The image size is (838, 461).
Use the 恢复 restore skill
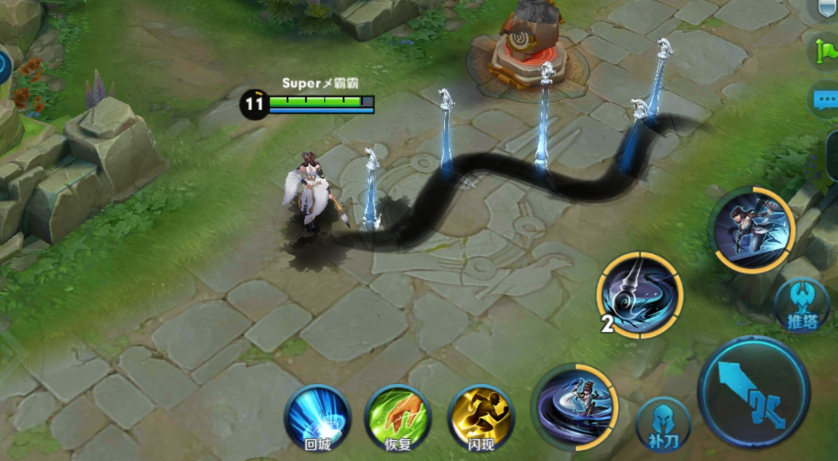[398, 416]
